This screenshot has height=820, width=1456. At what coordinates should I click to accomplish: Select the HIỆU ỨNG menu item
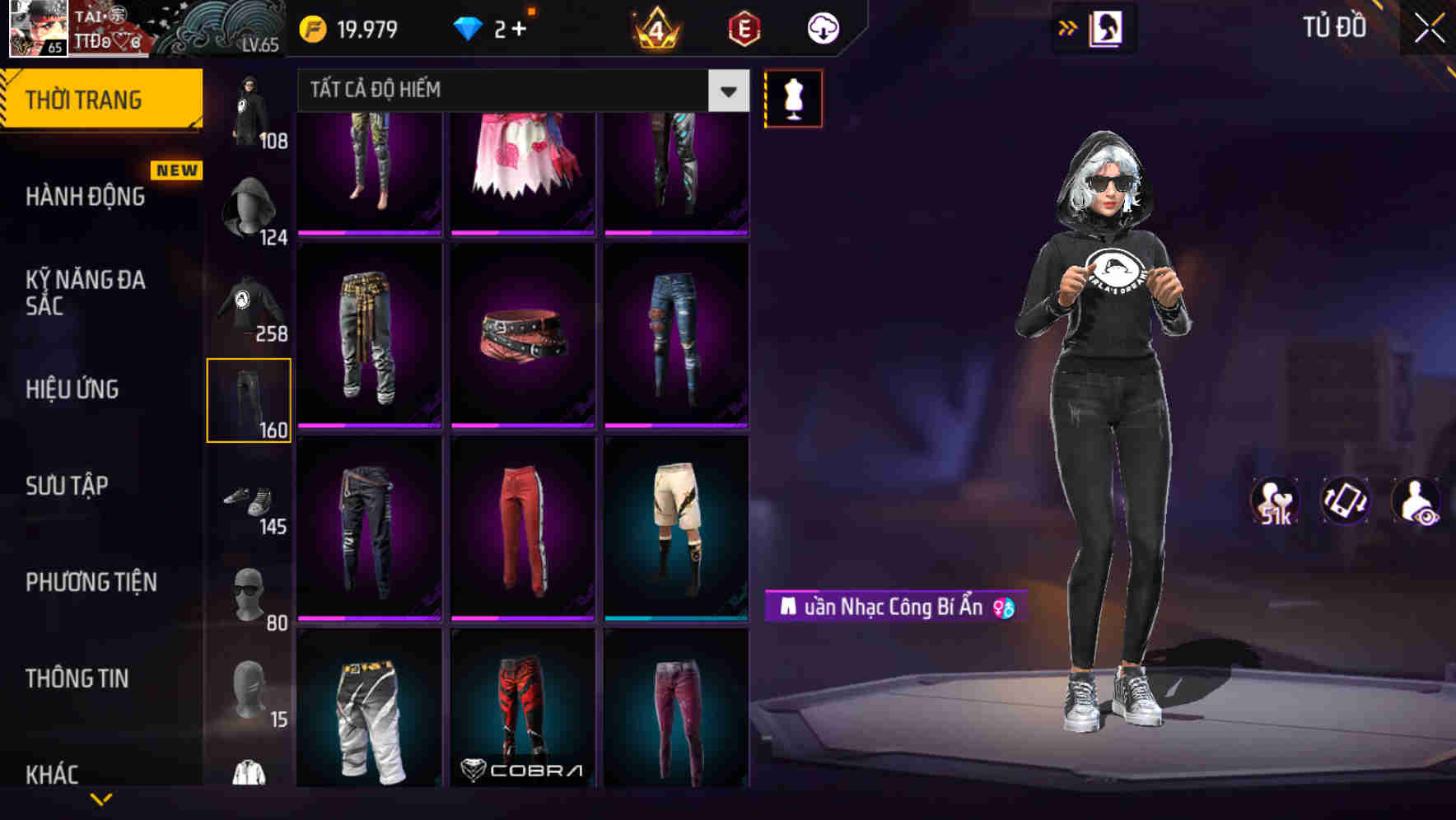(74, 389)
